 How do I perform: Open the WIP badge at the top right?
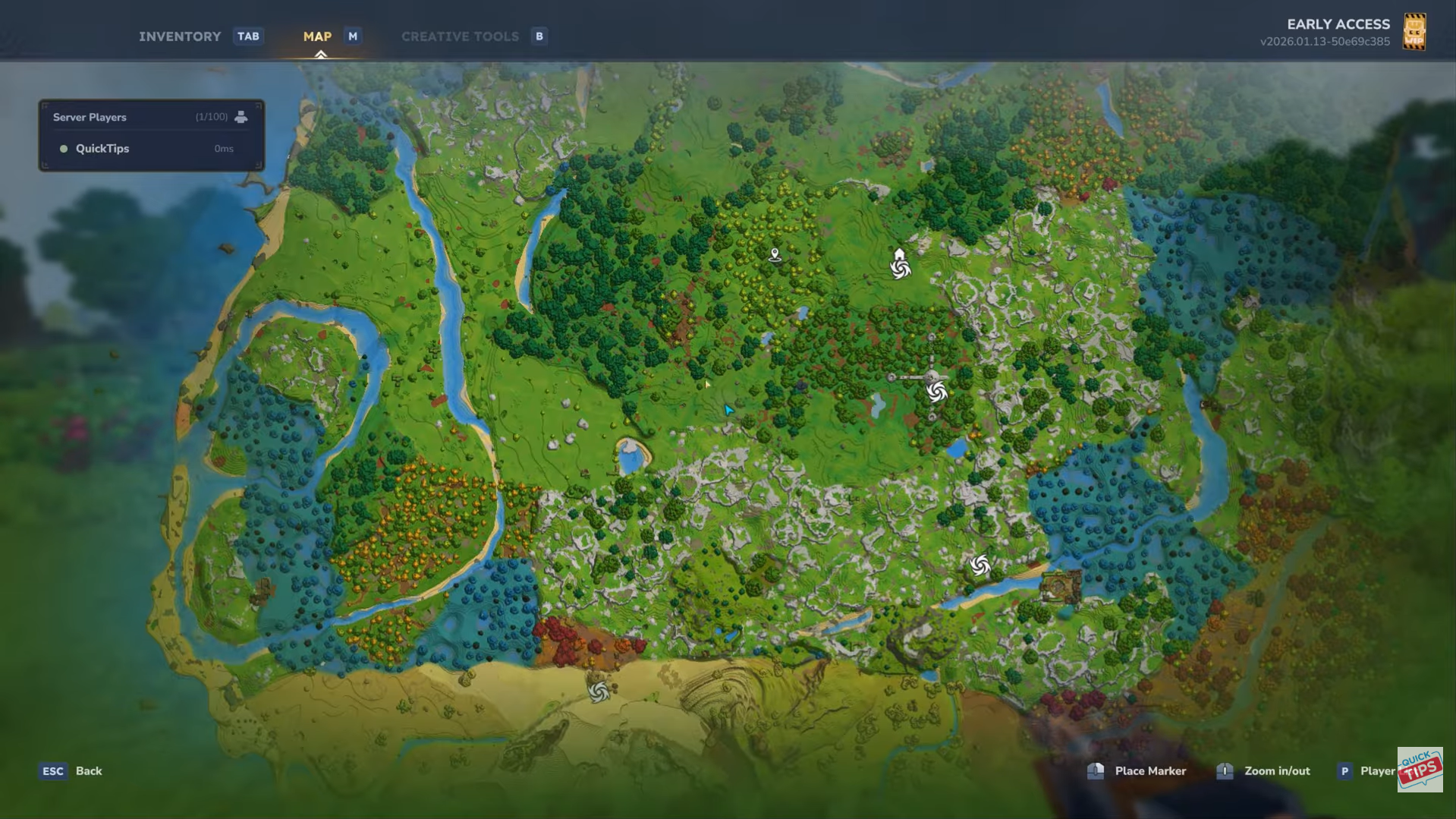[x=1416, y=31]
